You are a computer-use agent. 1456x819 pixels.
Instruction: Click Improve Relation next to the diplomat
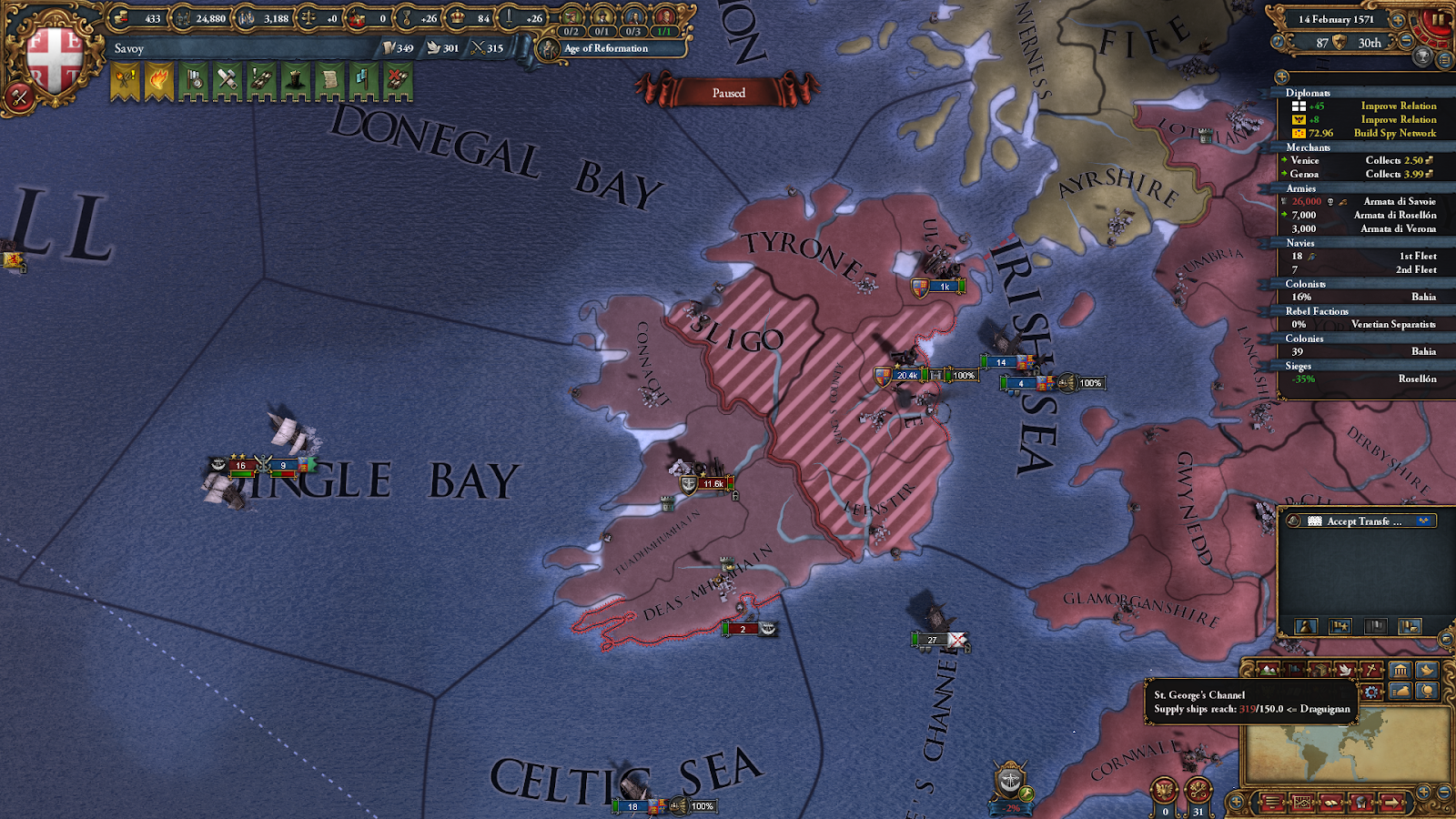tap(1400, 106)
